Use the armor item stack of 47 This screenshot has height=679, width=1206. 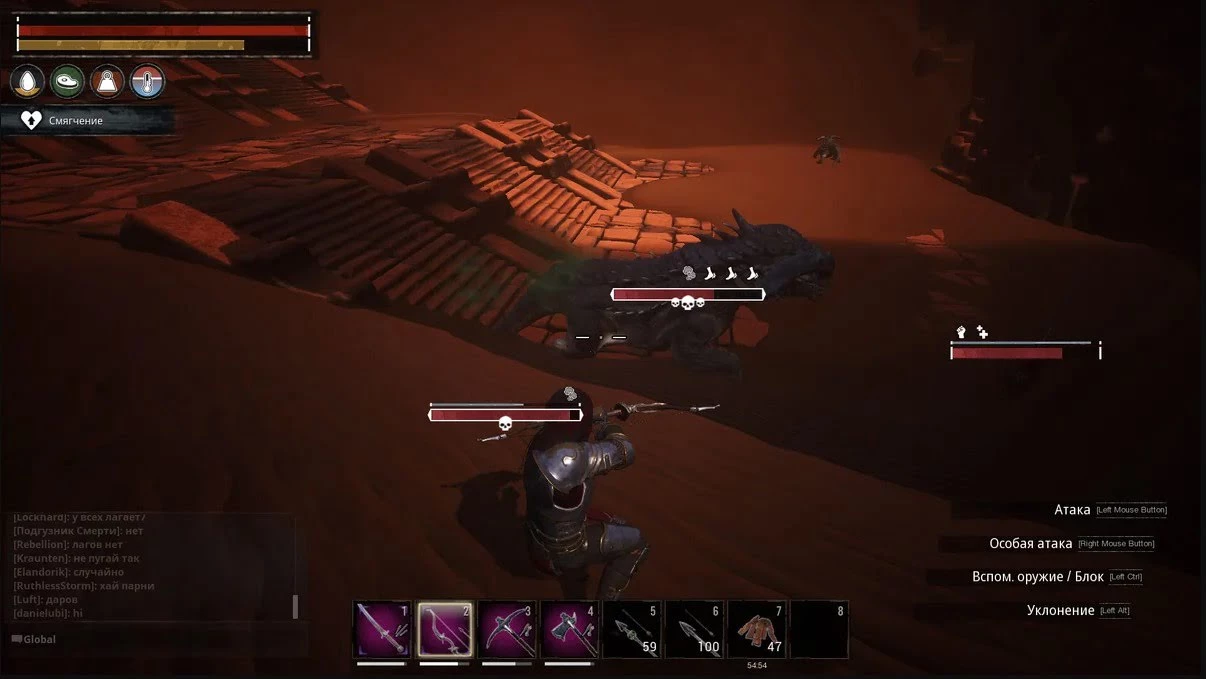tap(757, 630)
